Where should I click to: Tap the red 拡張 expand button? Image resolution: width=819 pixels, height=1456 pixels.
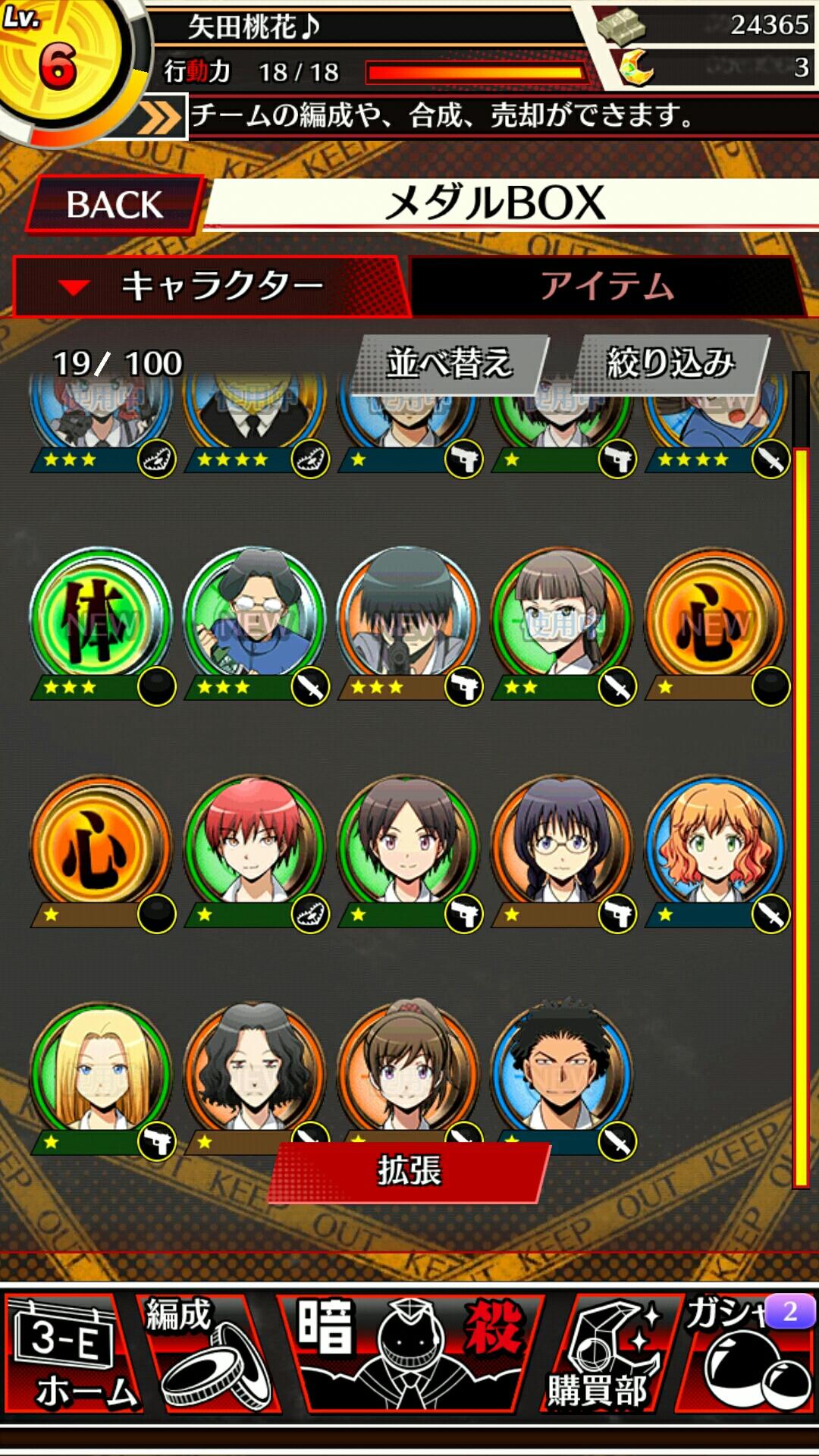point(409,1171)
